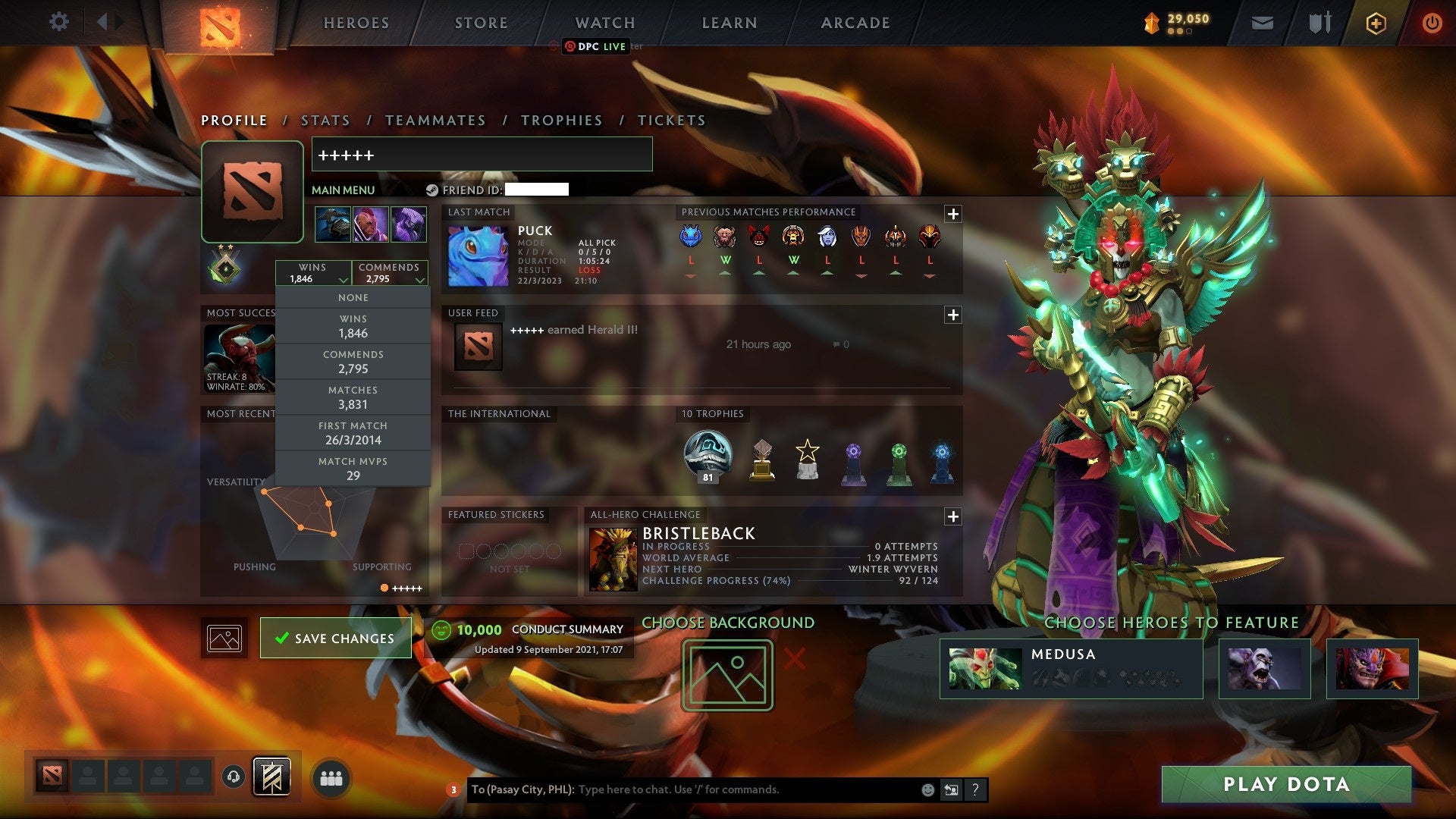Expand the Previous Matches Performance panel

(x=953, y=215)
